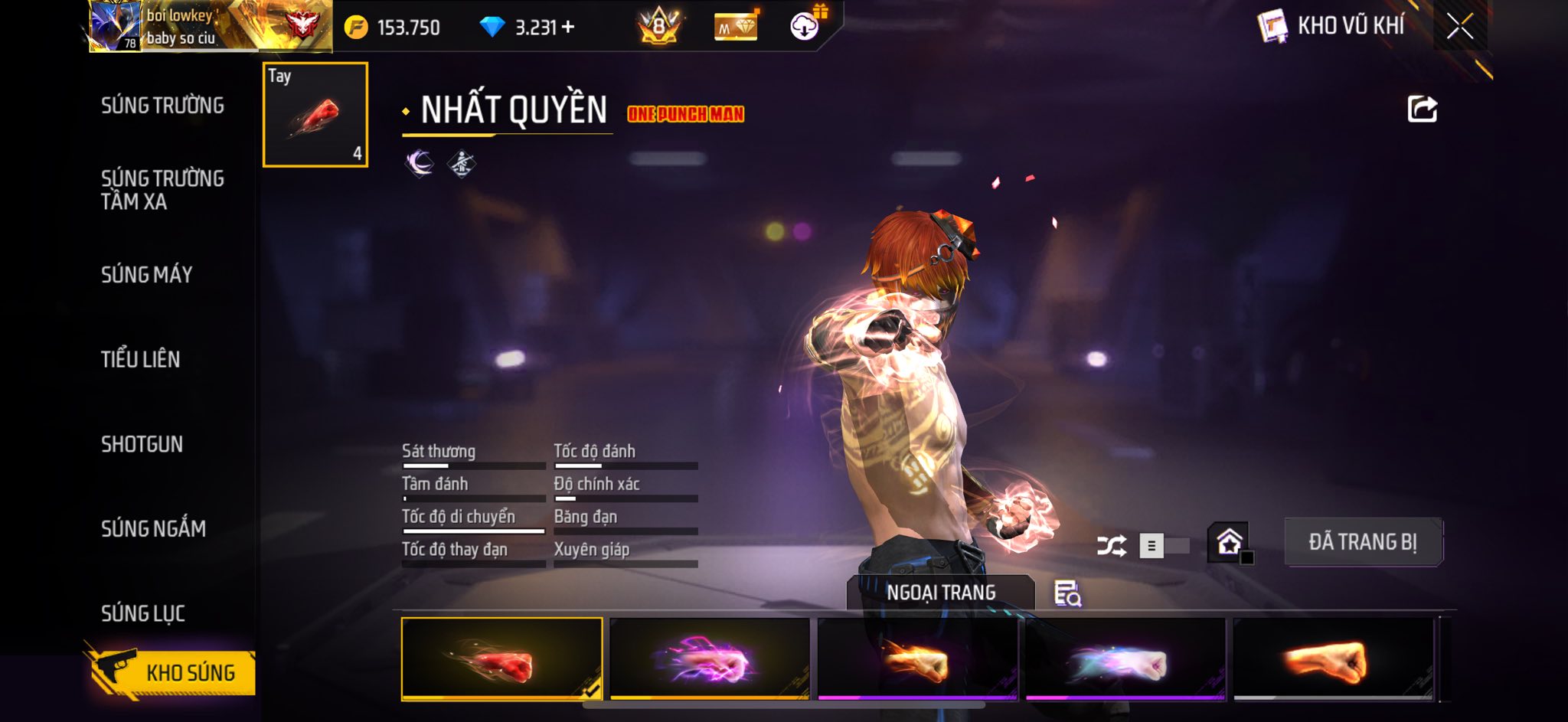This screenshot has height=722, width=1568.
Task: Open the SÚNG TRƯỜNG TẦM XA category
Action: pyautogui.click(x=162, y=190)
